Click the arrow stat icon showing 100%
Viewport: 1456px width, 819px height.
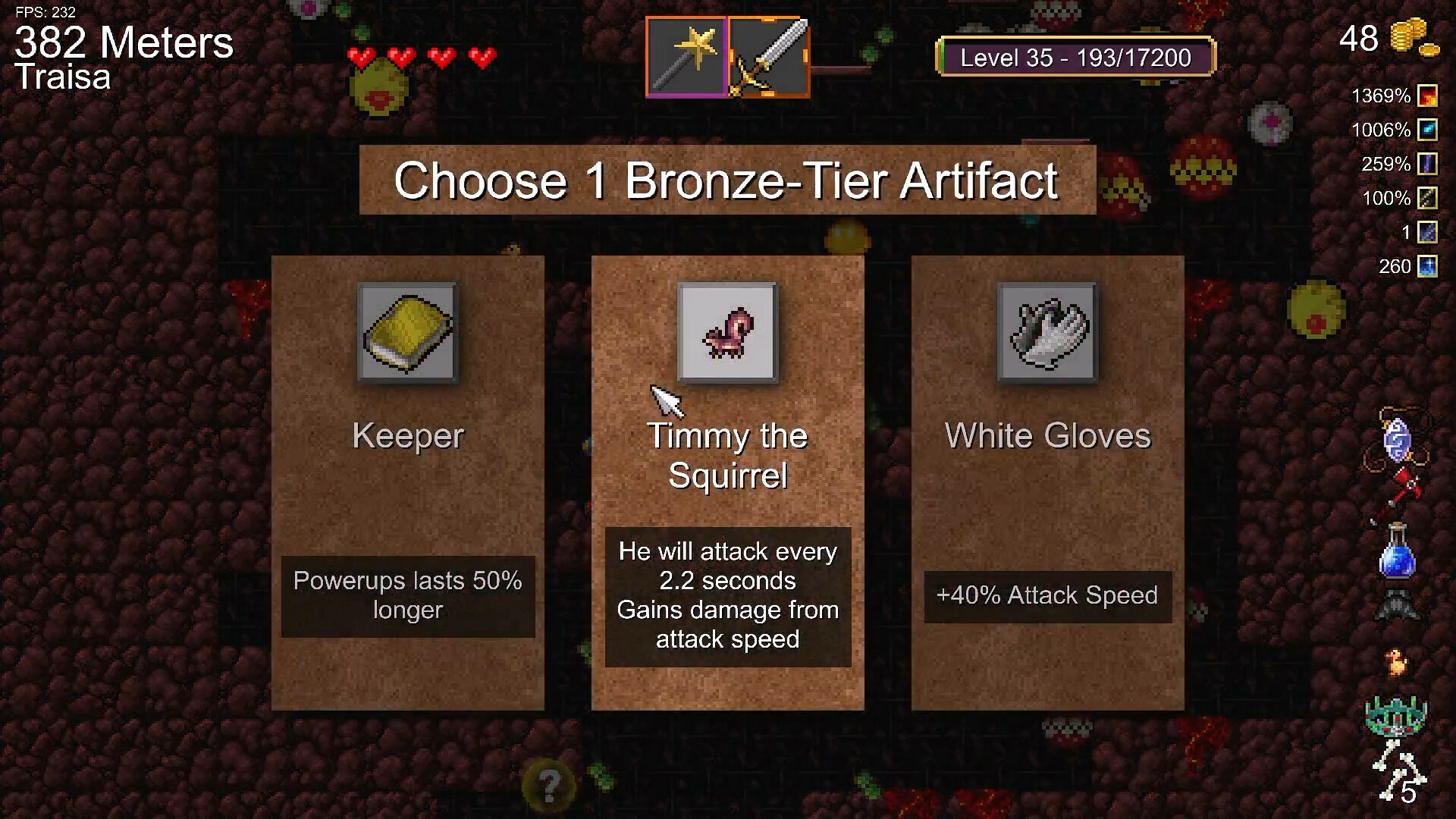(1429, 198)
